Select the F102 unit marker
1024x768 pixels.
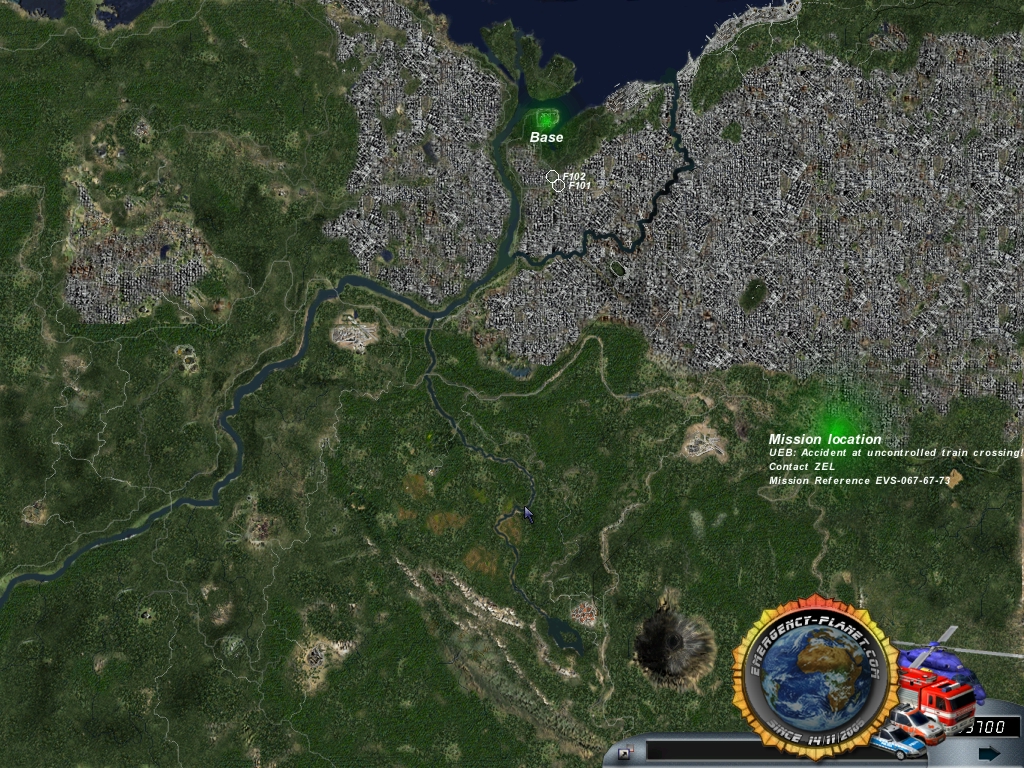pos(553,177)
